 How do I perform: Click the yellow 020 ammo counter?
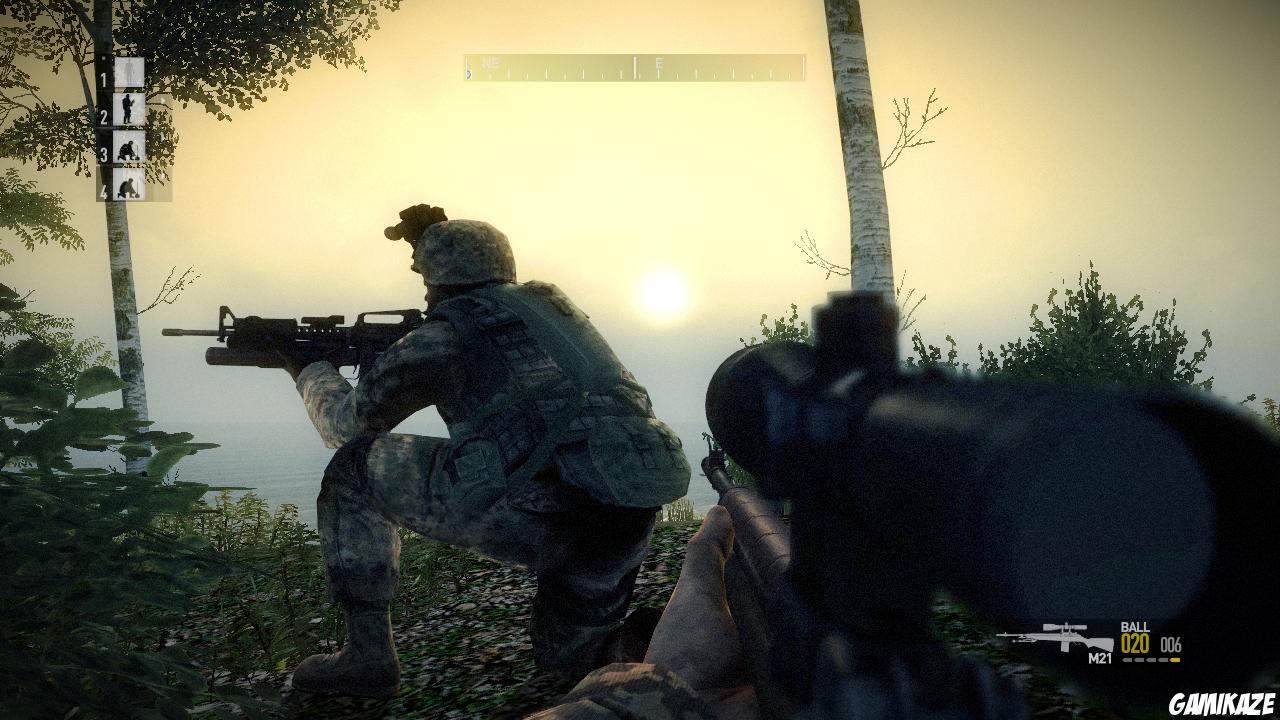[1136, 644]
